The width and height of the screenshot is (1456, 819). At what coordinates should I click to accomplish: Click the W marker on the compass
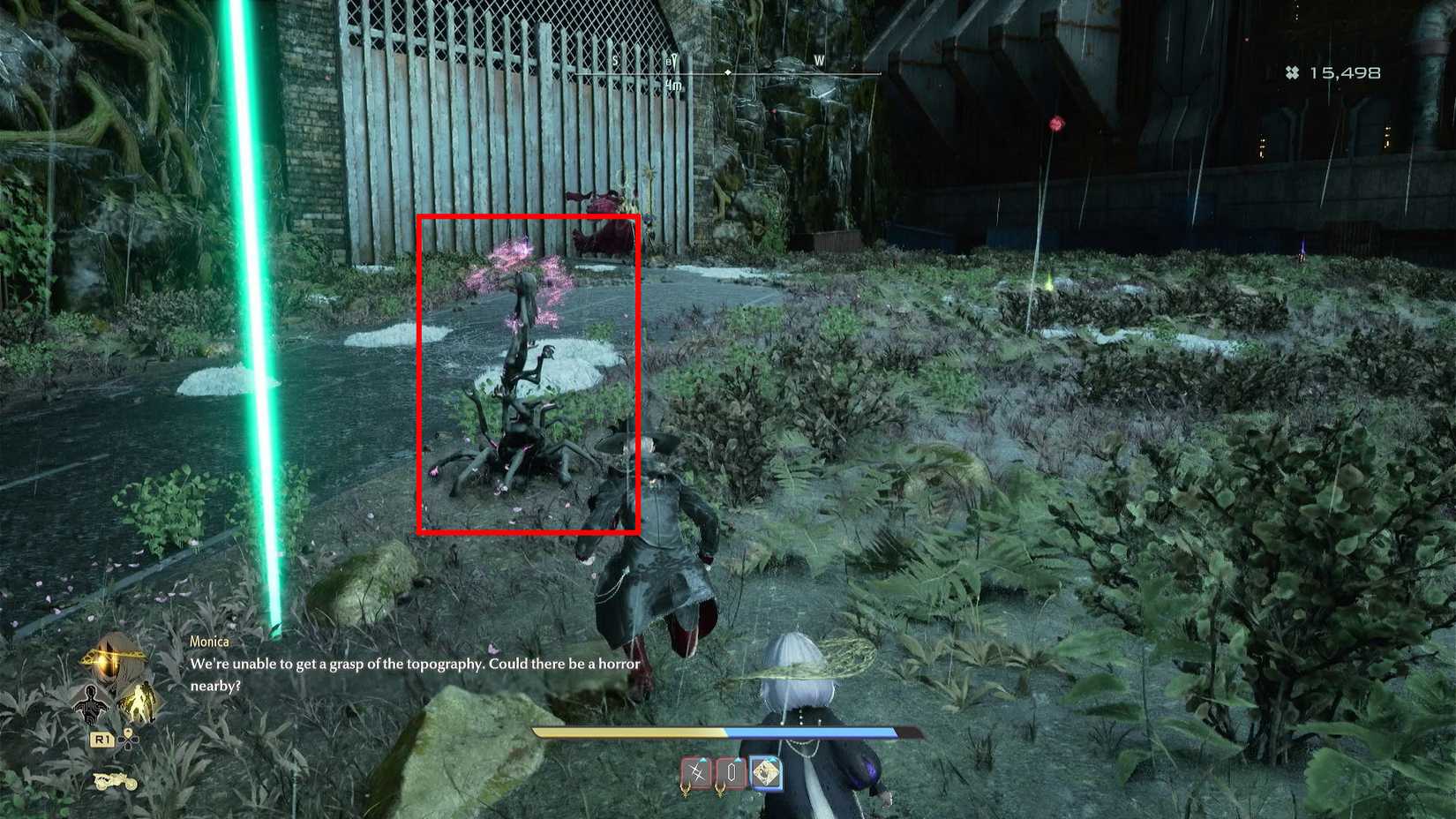coord(819,60)
